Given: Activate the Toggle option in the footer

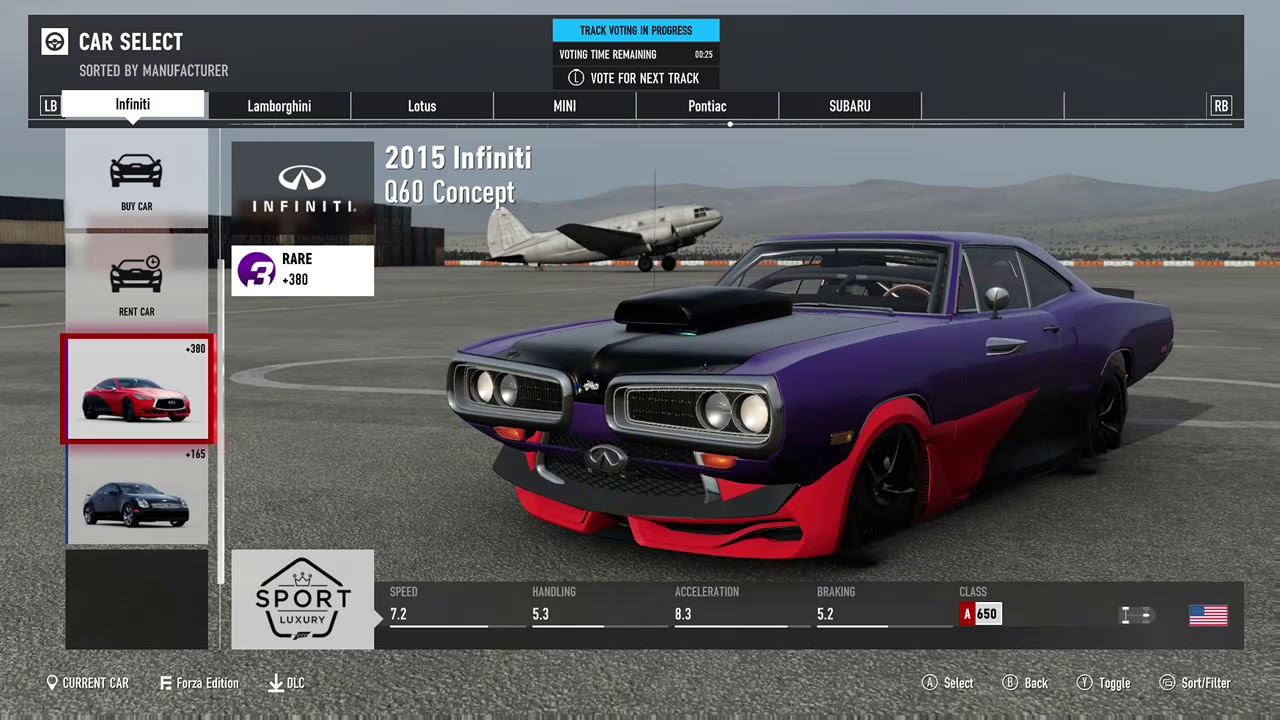Looking at the screenshot, I should [x=1103, y=683].
